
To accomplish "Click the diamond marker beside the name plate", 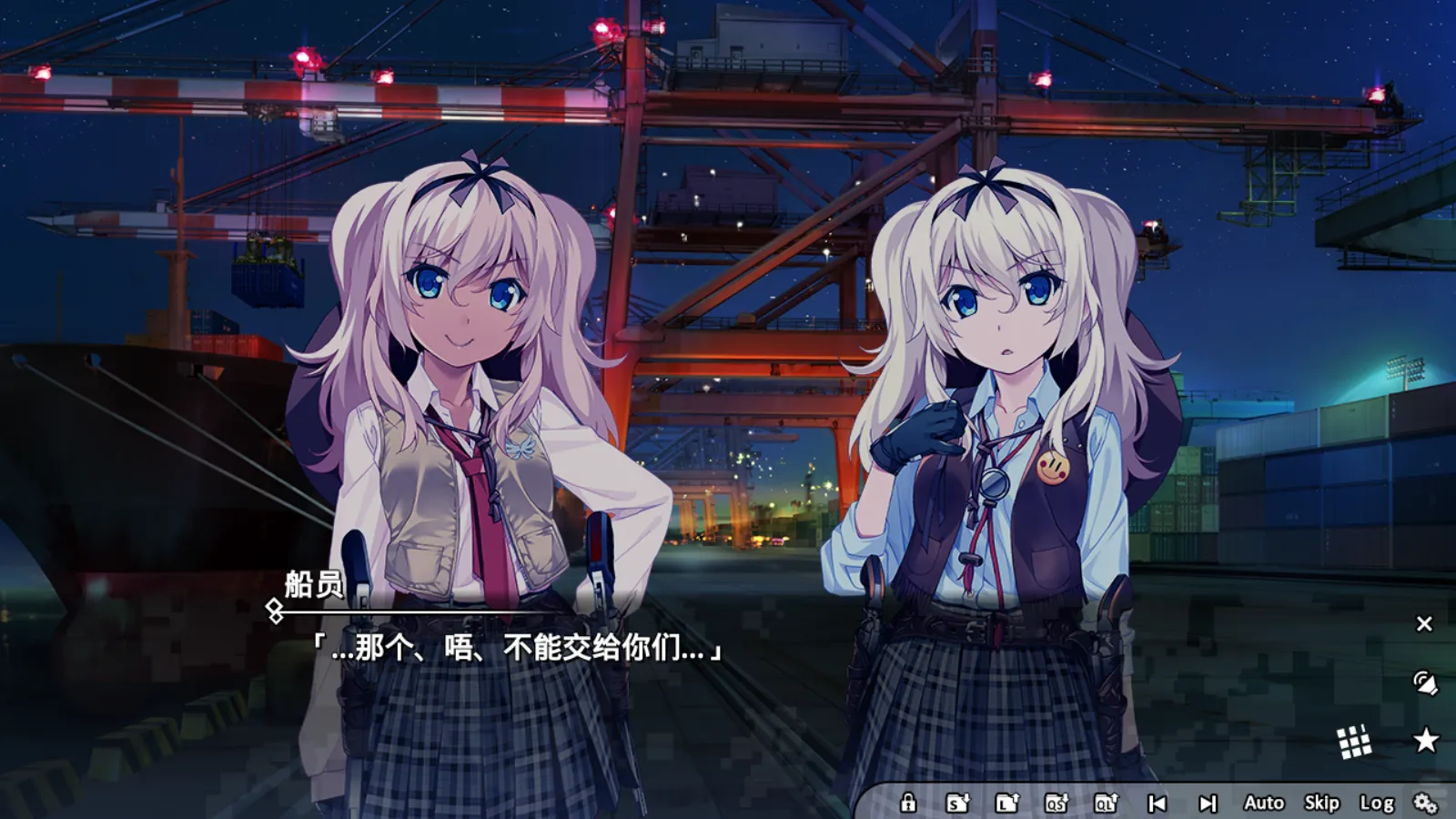I will coord(274,612).
